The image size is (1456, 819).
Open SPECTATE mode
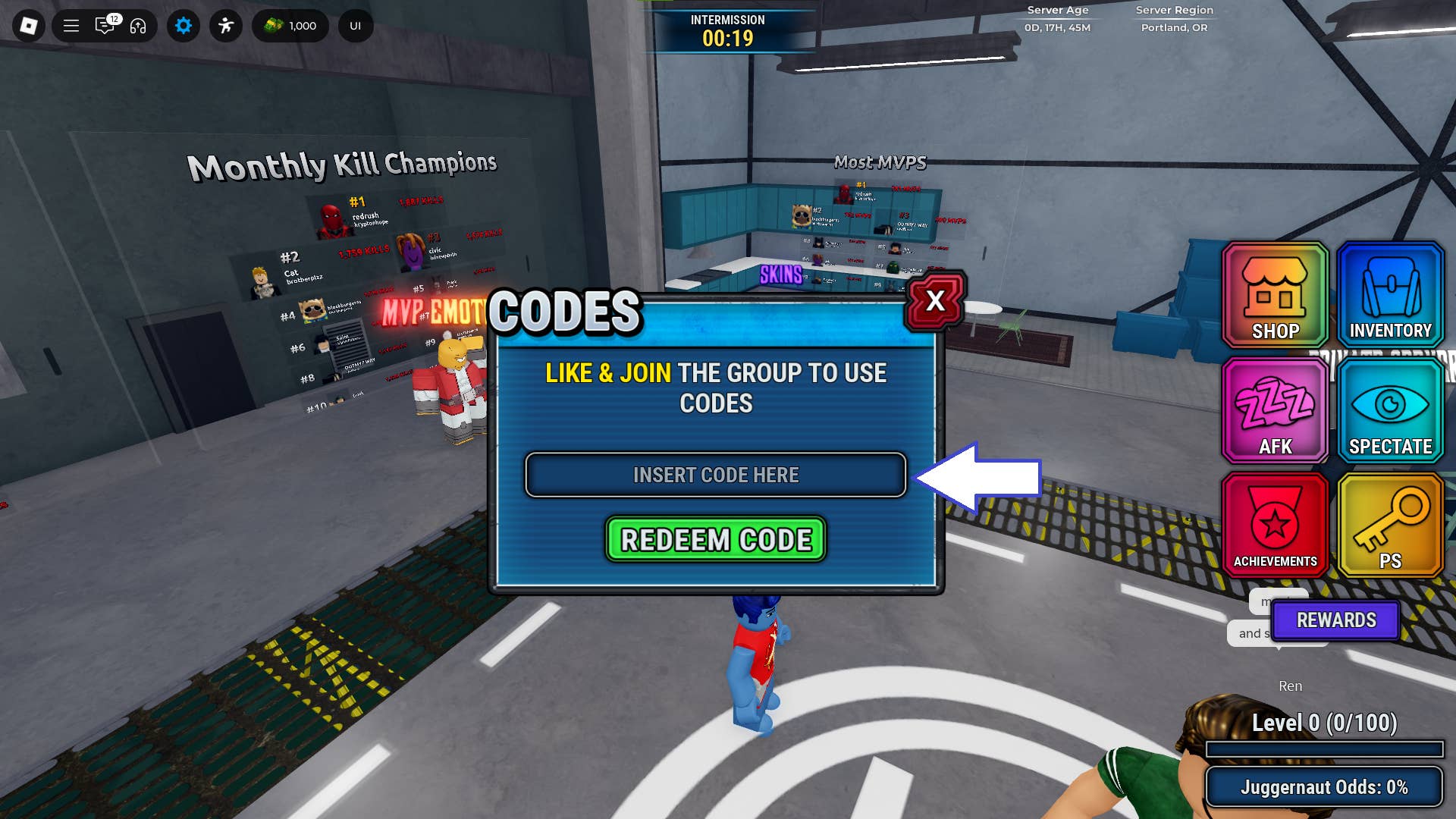[x=1390, y=409]
